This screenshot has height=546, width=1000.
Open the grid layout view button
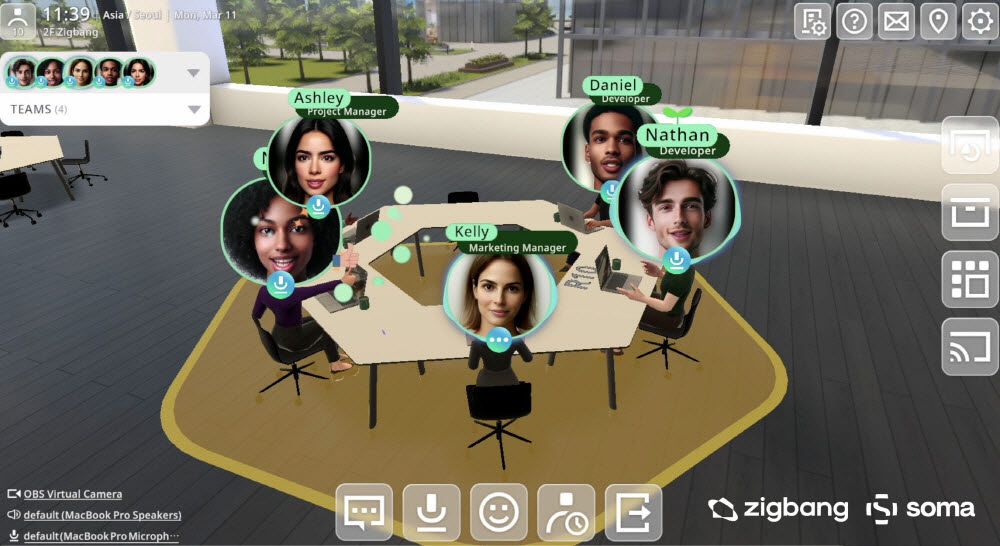pyautogui.click(x=970, y=279)
